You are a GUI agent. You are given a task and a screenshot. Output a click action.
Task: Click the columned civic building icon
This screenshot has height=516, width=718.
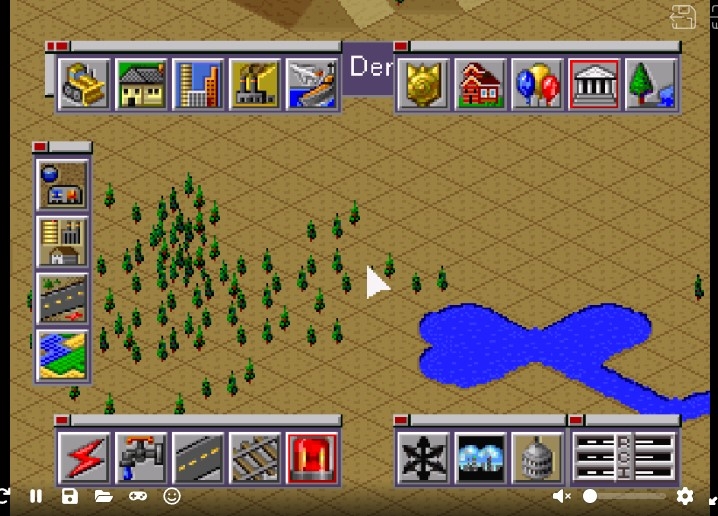(594, 84)
